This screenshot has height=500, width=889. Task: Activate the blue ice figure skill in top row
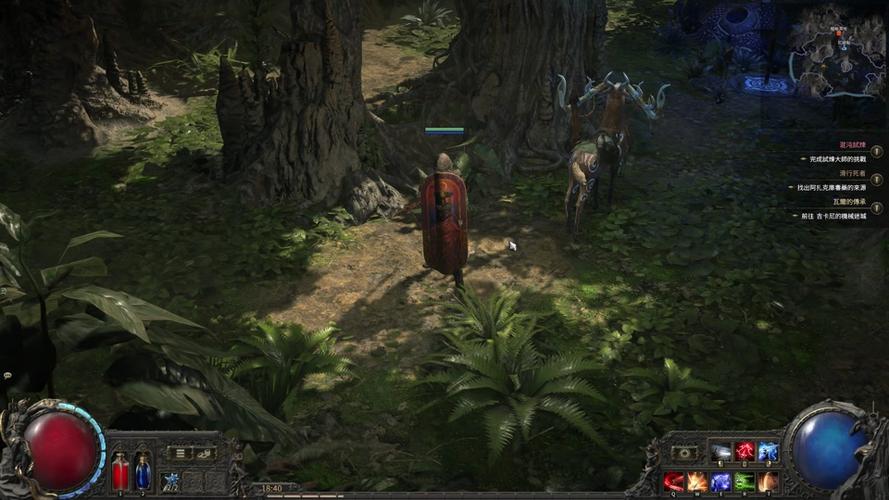768,453
